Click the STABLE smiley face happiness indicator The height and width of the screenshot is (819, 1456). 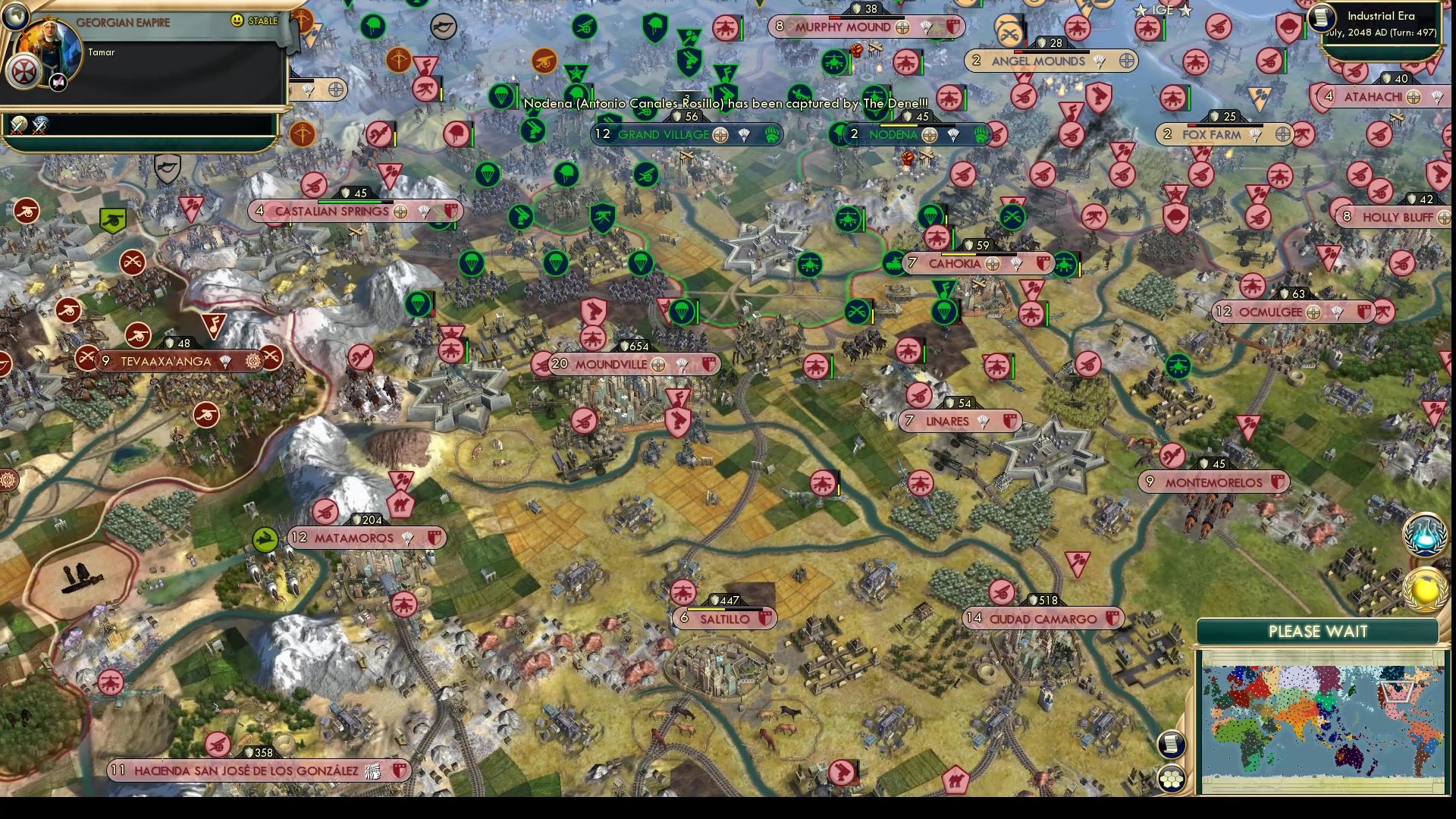(237, 21)
